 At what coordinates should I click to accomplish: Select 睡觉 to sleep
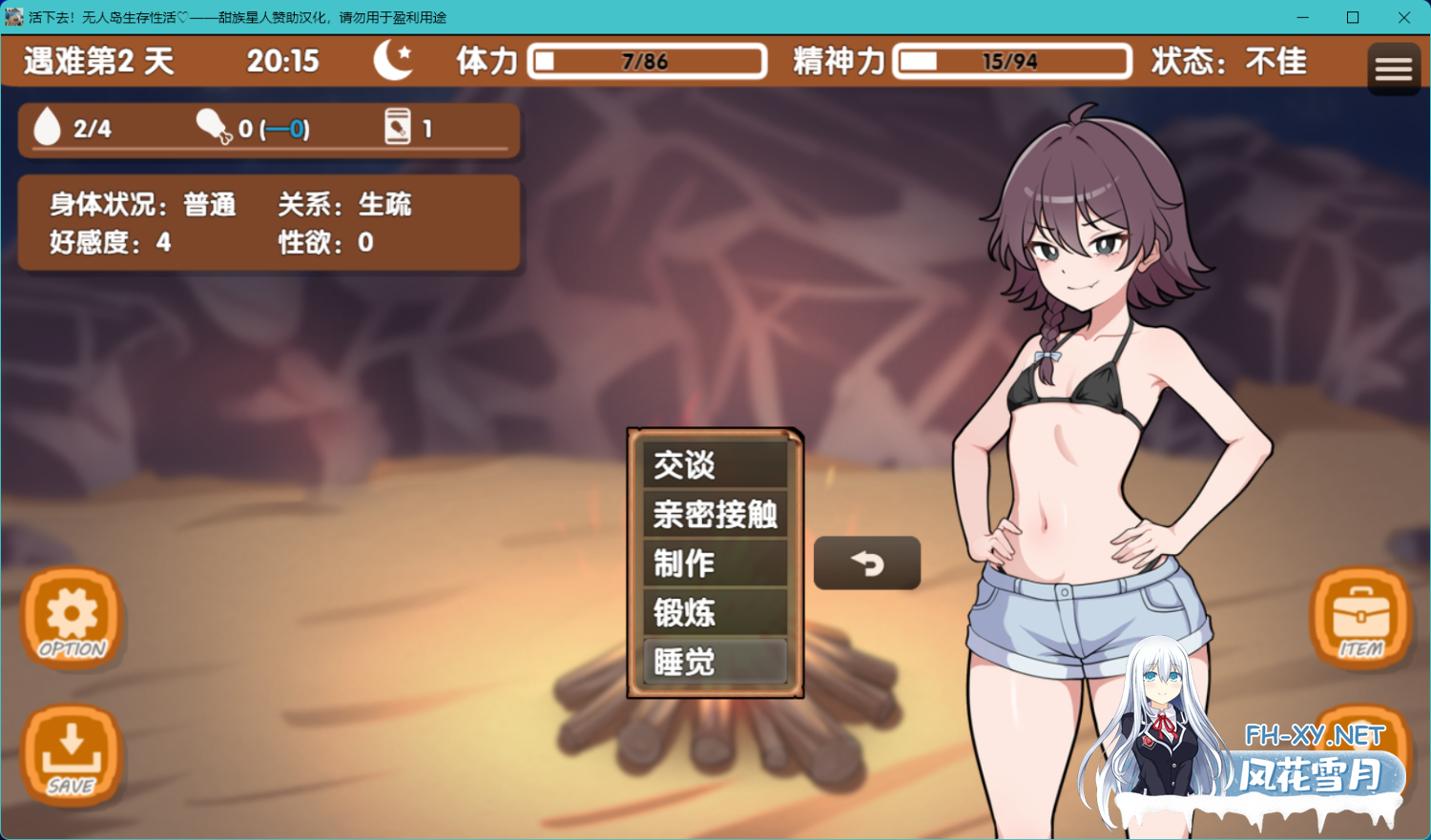(x=715, y=662)
